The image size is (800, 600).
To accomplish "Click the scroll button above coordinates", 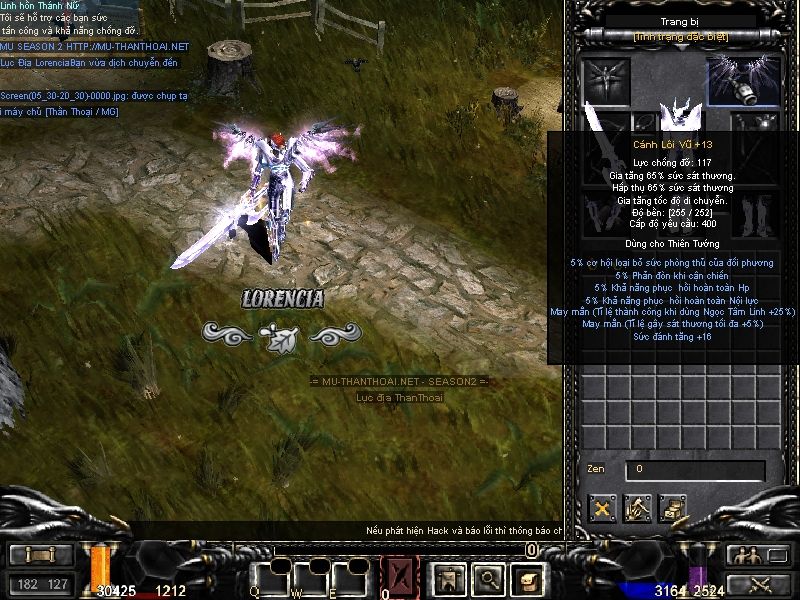I will (41, 556).
